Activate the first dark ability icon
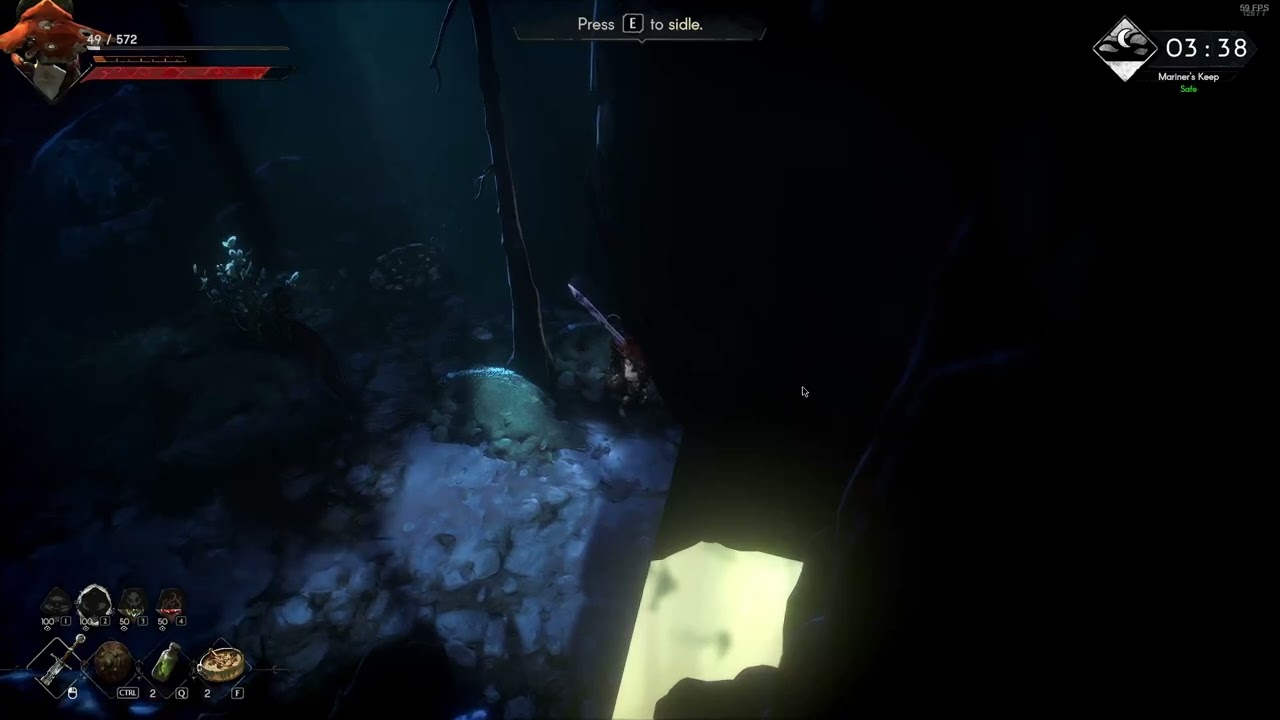This screenshot has width=1280, height=720. 56,602
